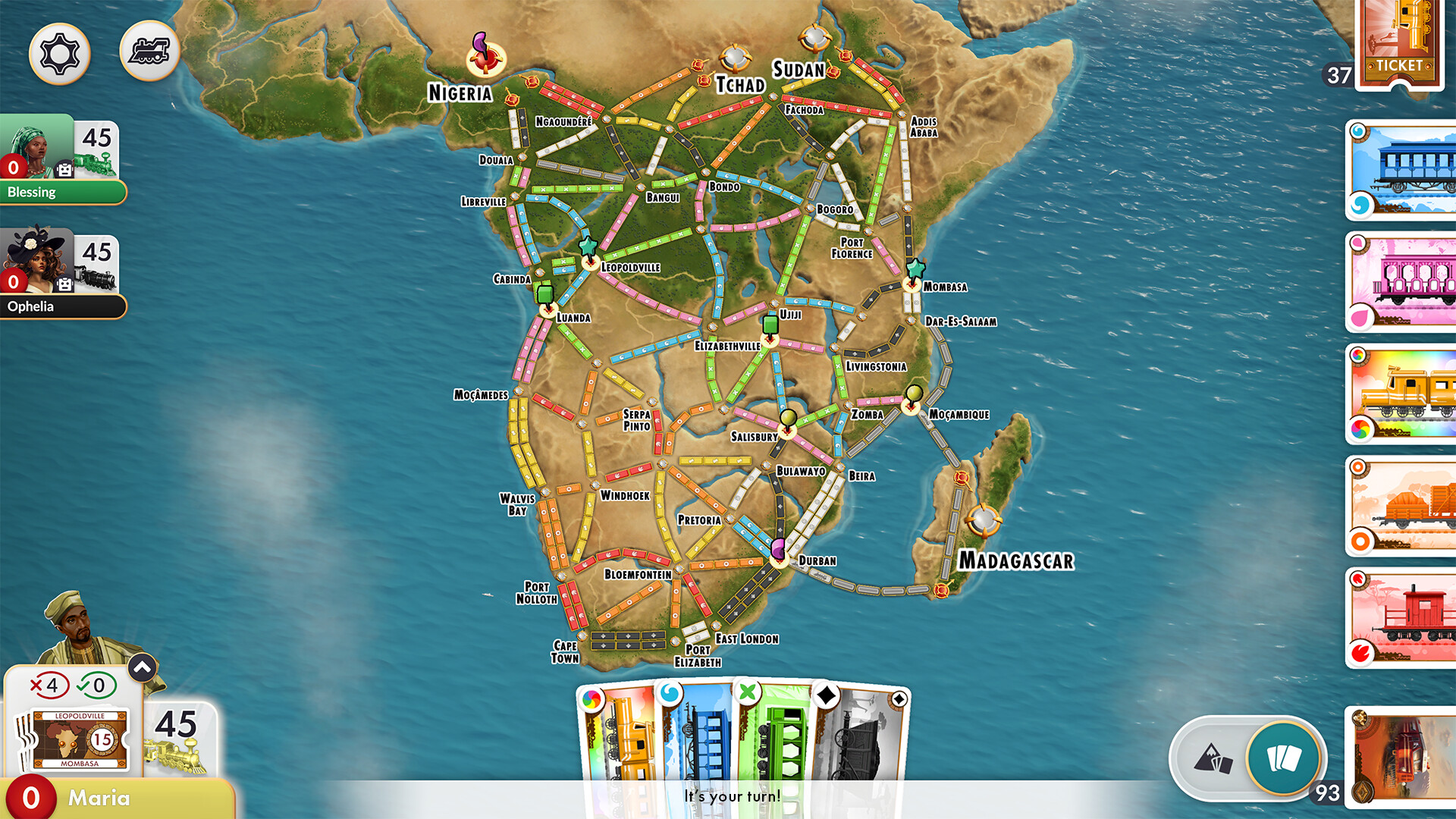
Task: Open the game settings gear
Action: pyautogui.click(x=59, y=53)
